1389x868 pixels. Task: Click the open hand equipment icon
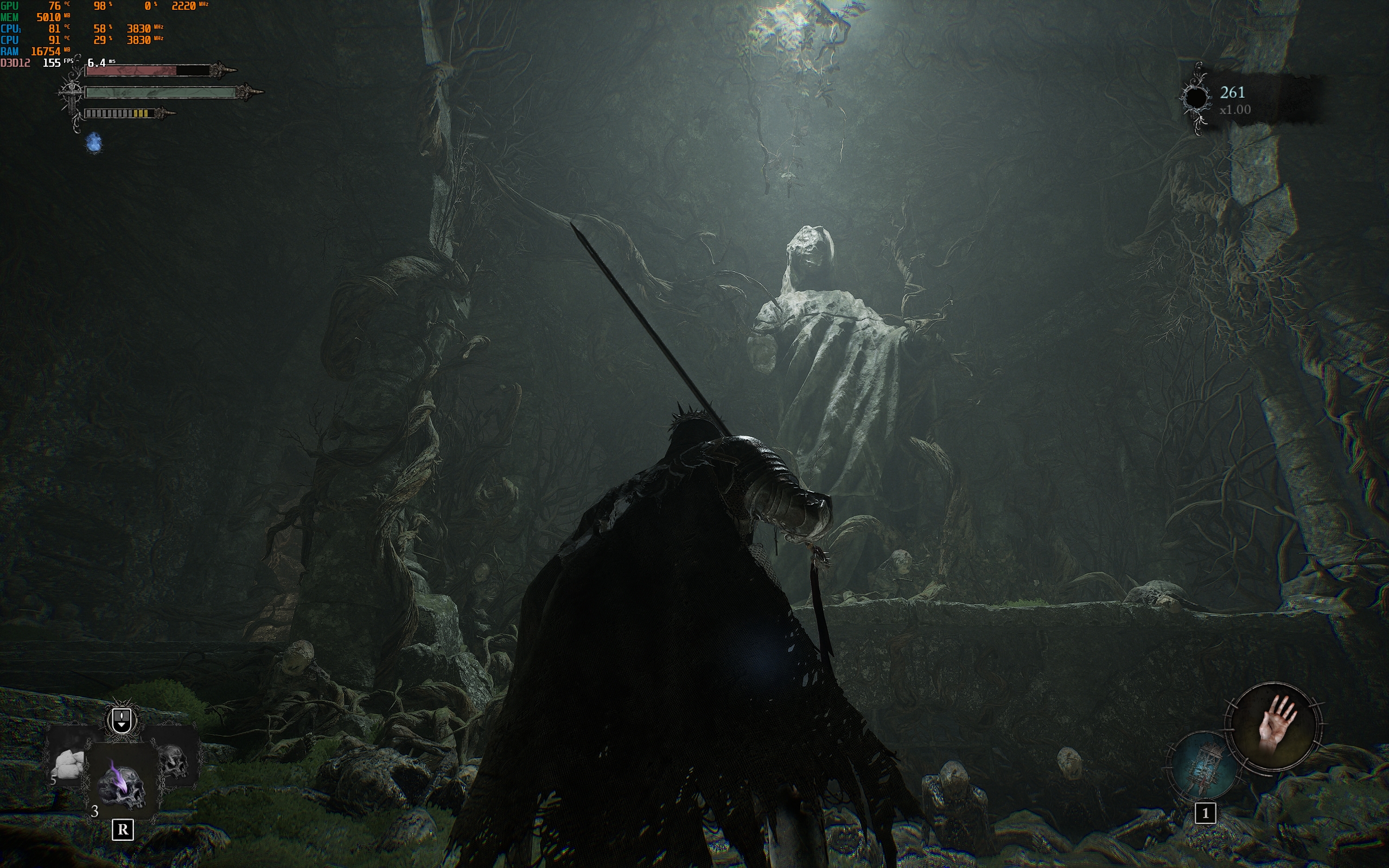pyautogui.click(x=1273, y=727)
